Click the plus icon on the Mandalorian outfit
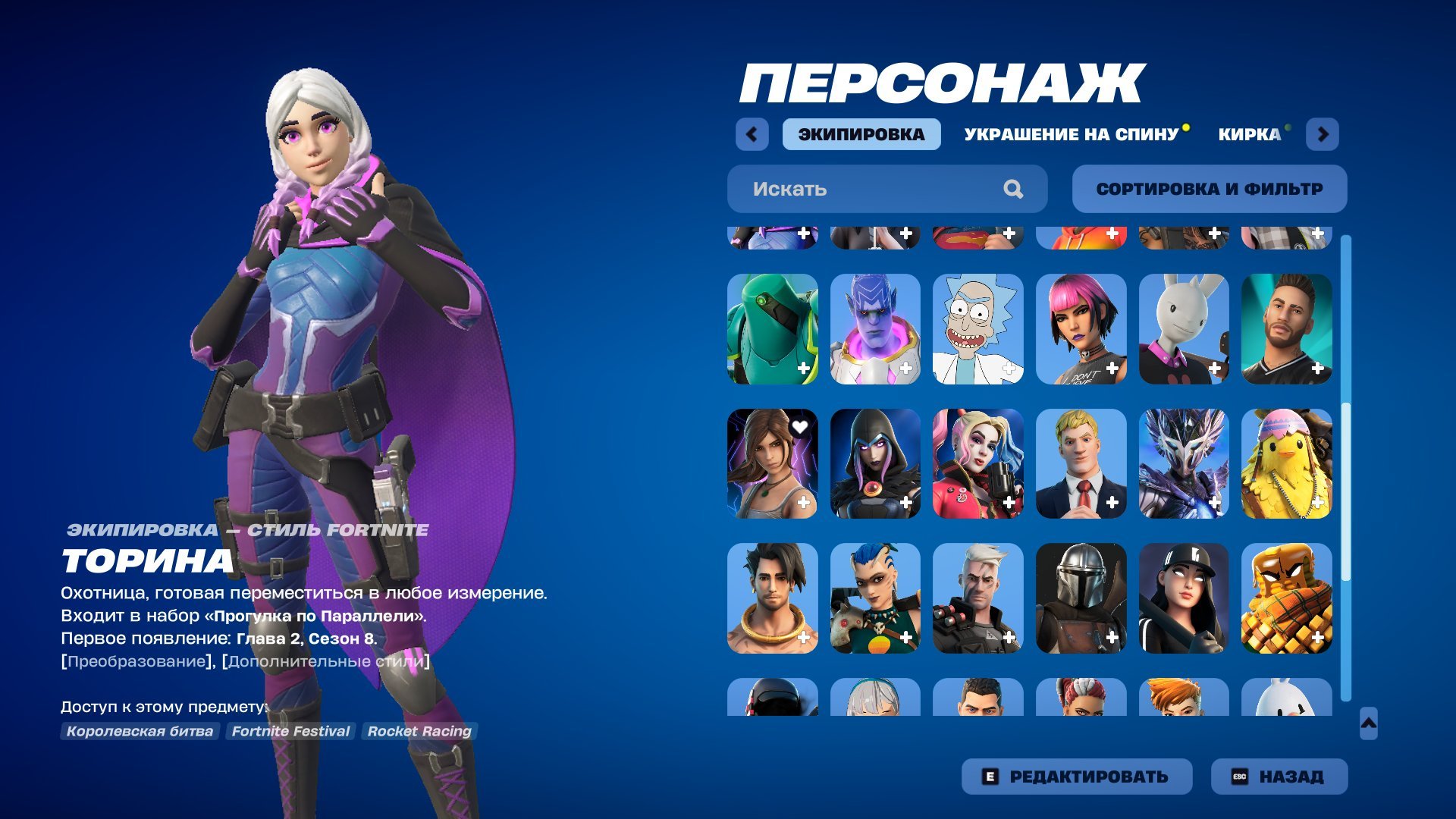Viewport: 1456px width, 819px height. coord(1114,638)
